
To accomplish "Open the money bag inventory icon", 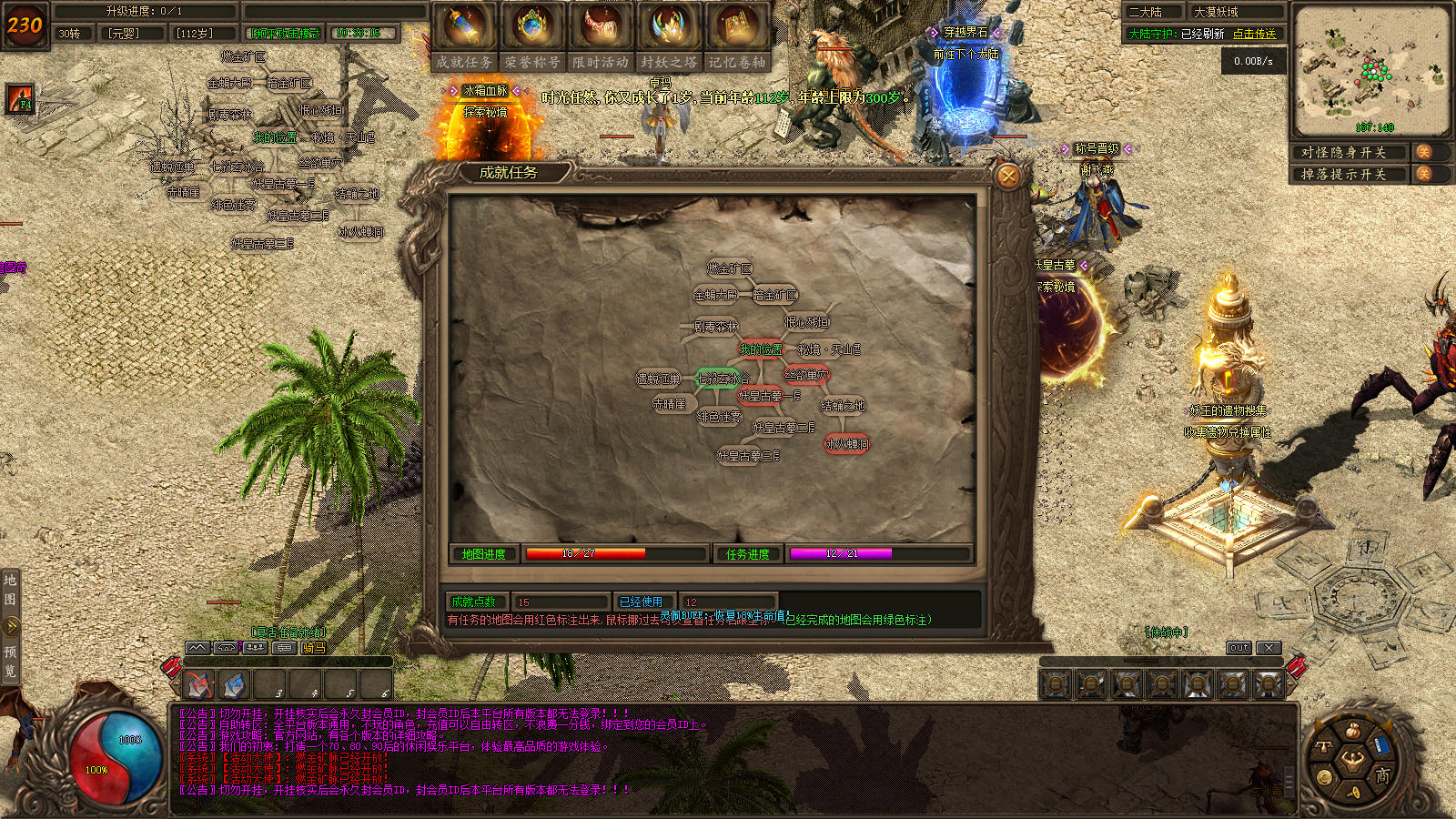I will [x=1353, y=731].
